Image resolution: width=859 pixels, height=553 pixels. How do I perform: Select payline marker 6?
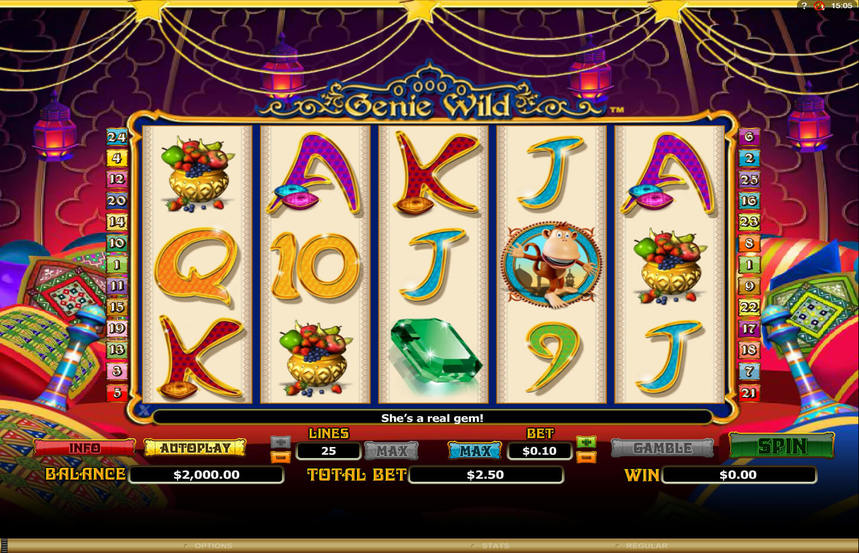pyautogui.click(x=749, y=137)
